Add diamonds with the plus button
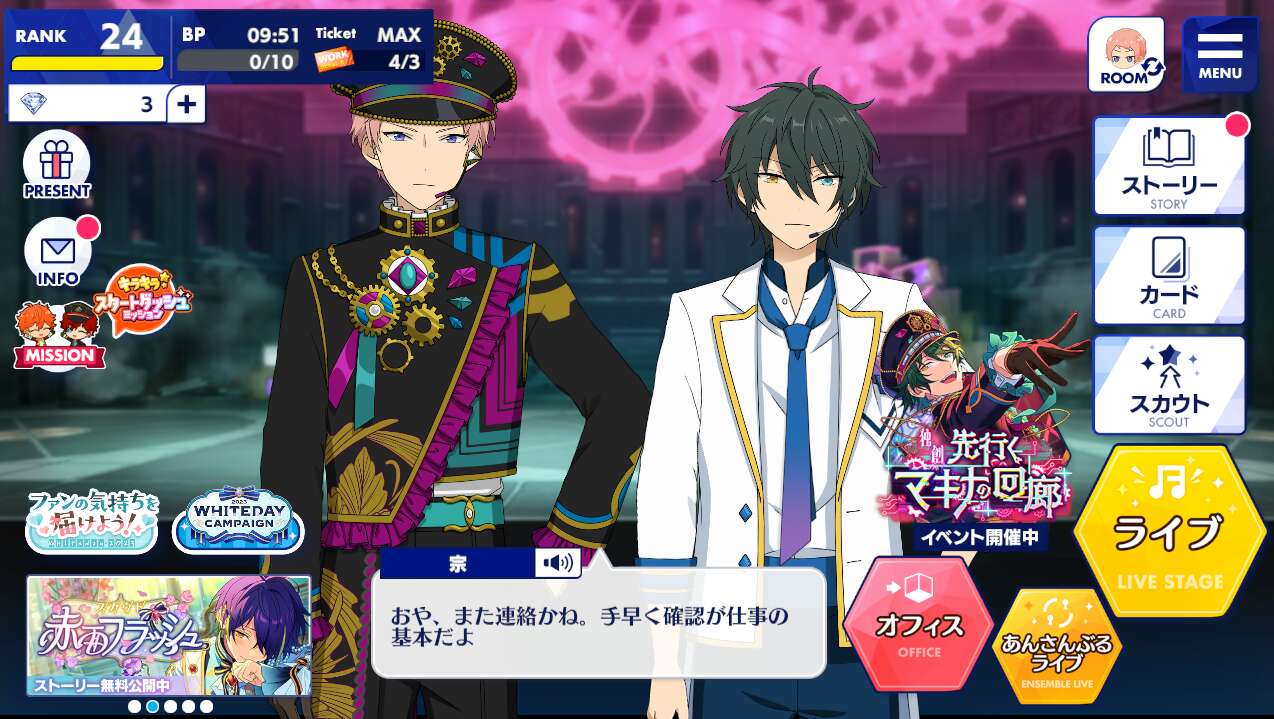Screen dimensions: 1274x719 186,104
